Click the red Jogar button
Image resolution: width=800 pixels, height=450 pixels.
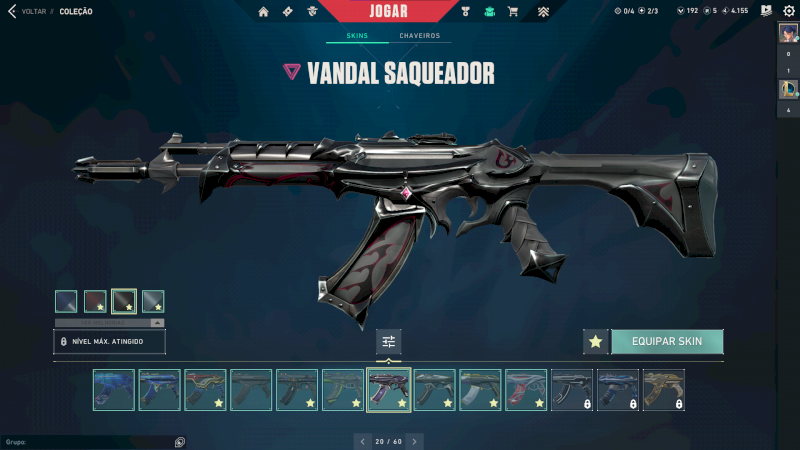(400, 11)
